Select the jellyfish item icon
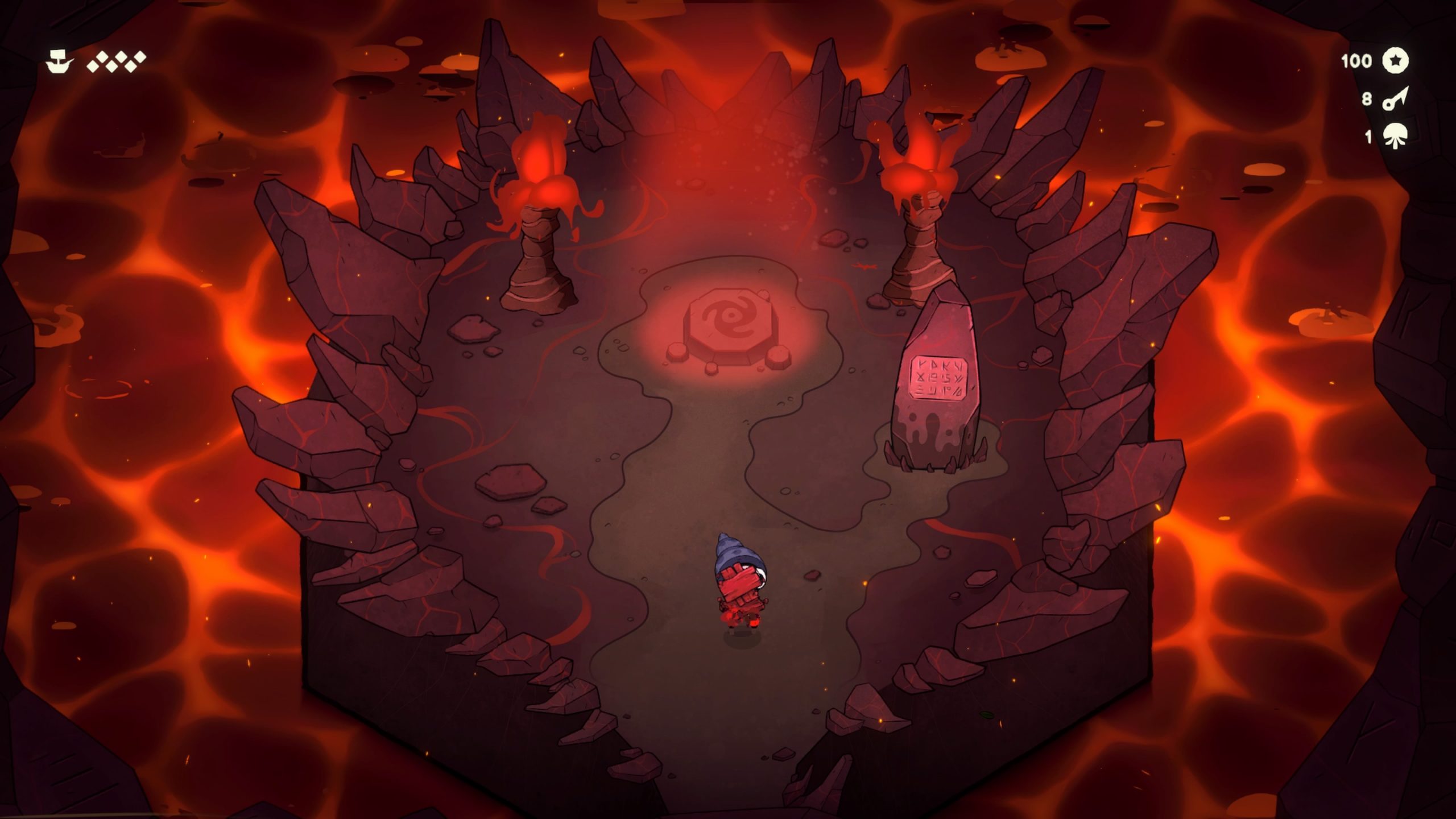1456x819 pixels. pos(1395,137)
